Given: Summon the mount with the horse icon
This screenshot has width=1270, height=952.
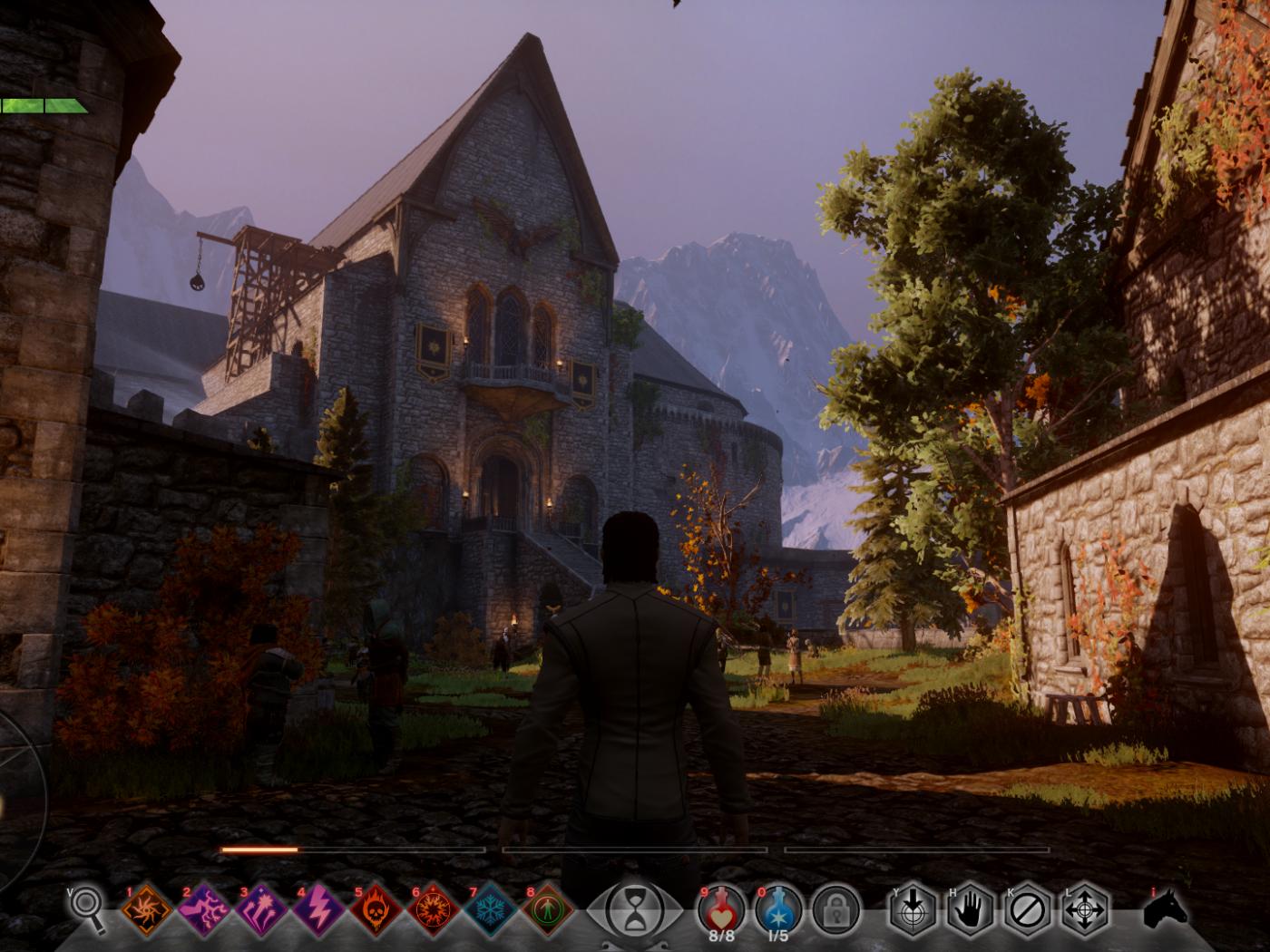Looking at the screenshot, I should tap(1167, 910).
